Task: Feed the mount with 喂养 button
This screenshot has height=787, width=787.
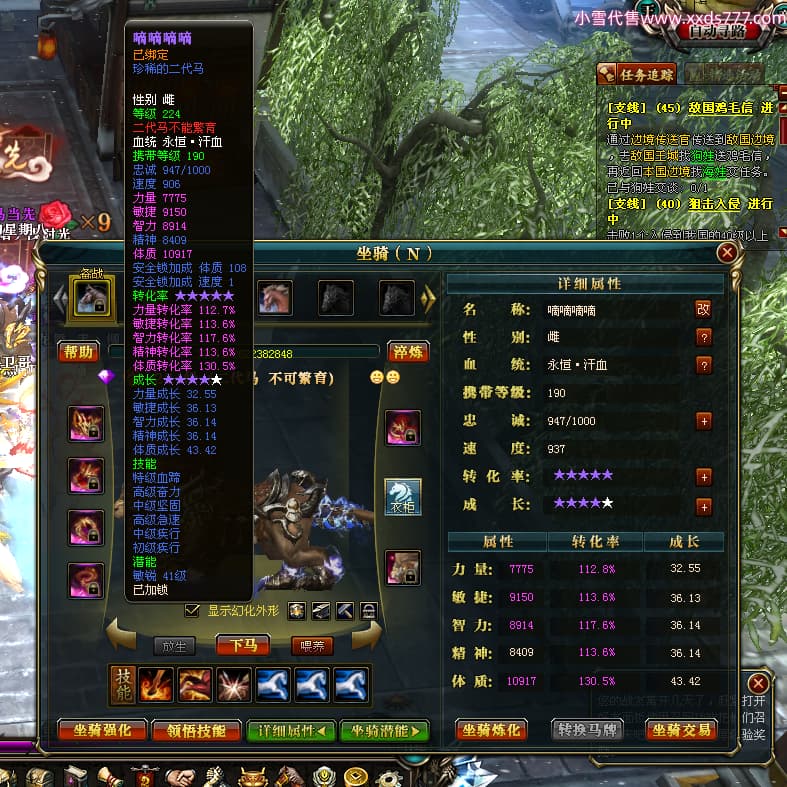Action: point(311,645)
